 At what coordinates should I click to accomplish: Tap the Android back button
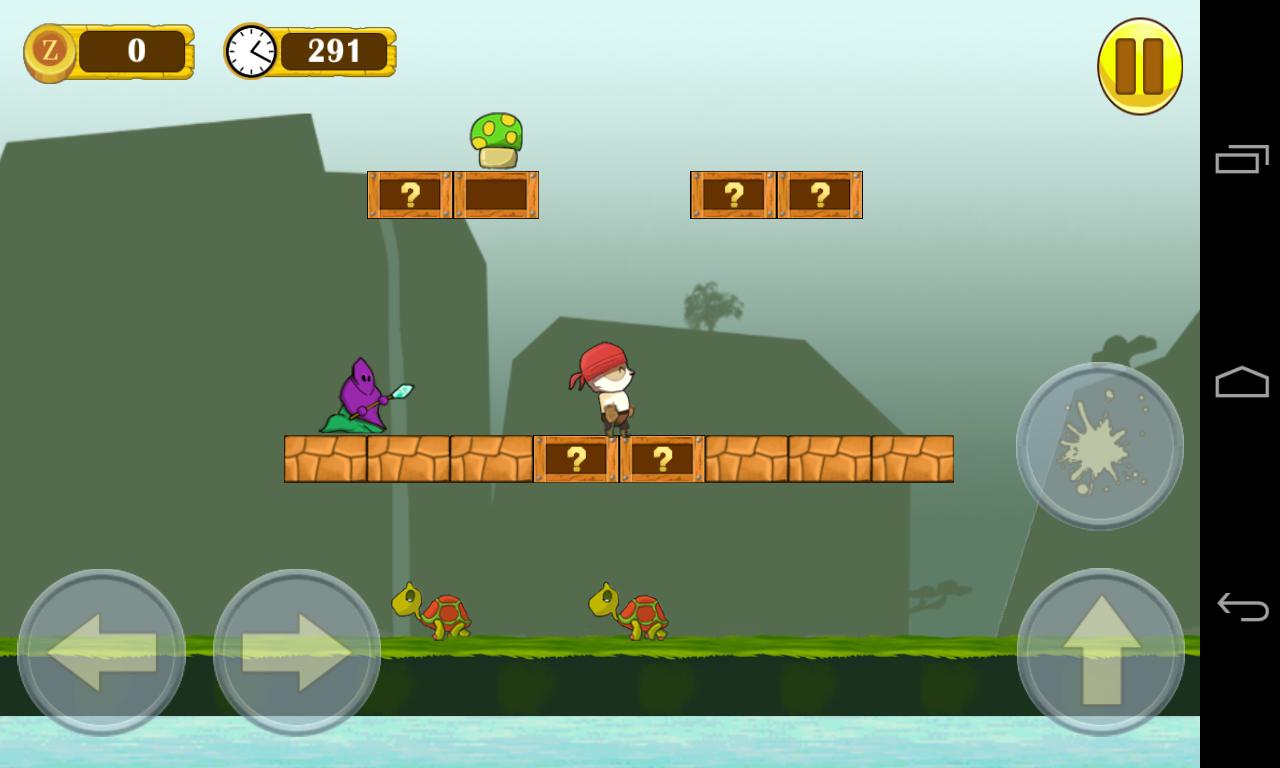click(x=1243, y=607)
